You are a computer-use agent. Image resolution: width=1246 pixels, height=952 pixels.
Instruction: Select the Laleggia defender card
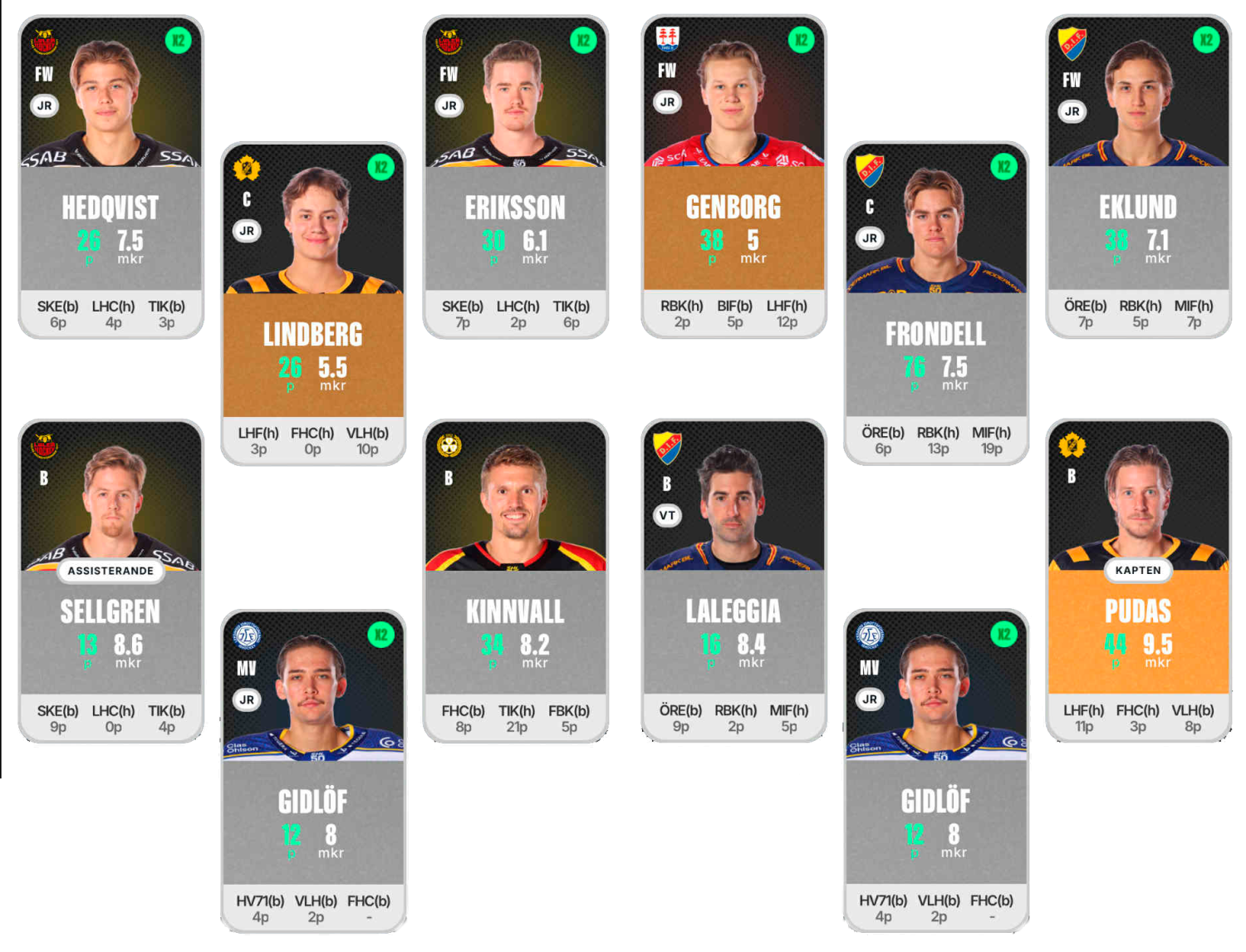733,582
